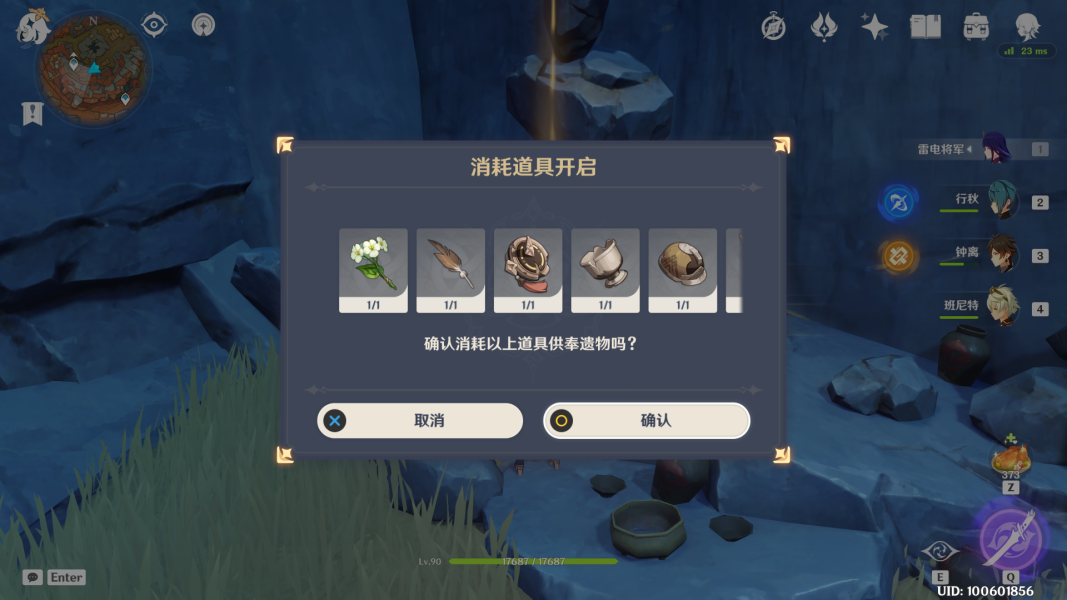Open the quest exclamation bookmark icon
Screen dimensions: 1067x600
(33, 113)
